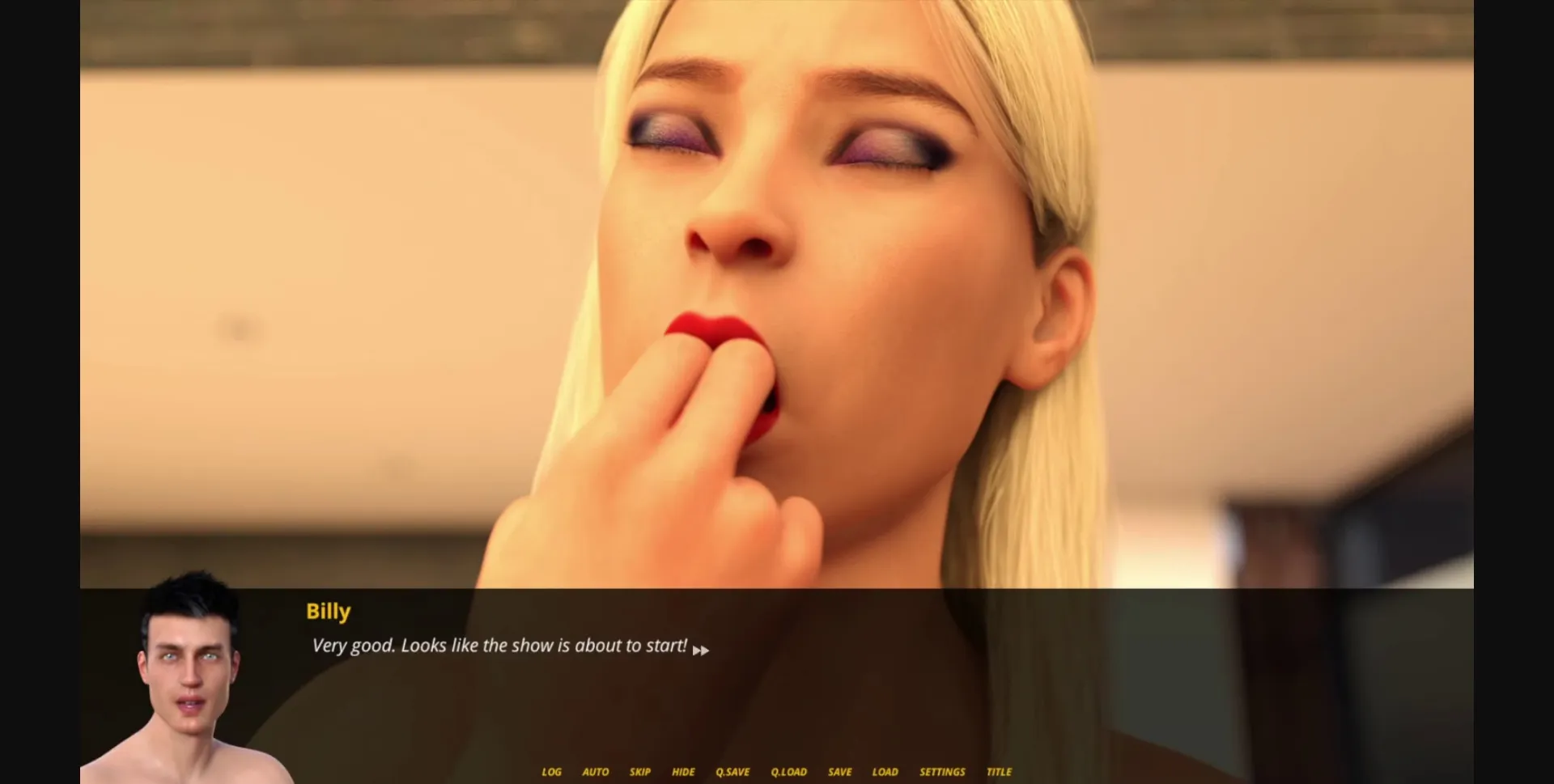Quick save progress using Q.SAVE
Screen dimensions: 1554x784
[x=732, y=772]
